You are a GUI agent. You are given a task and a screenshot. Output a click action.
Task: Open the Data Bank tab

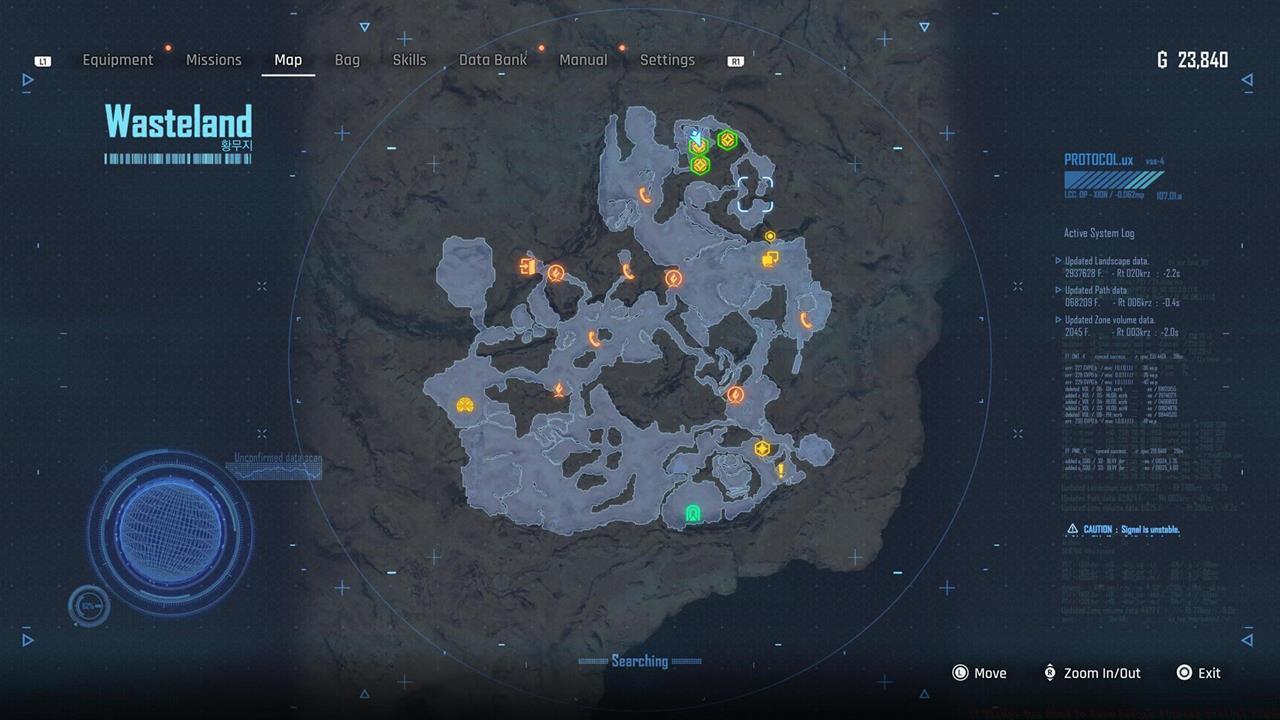(x=492, y=60)
